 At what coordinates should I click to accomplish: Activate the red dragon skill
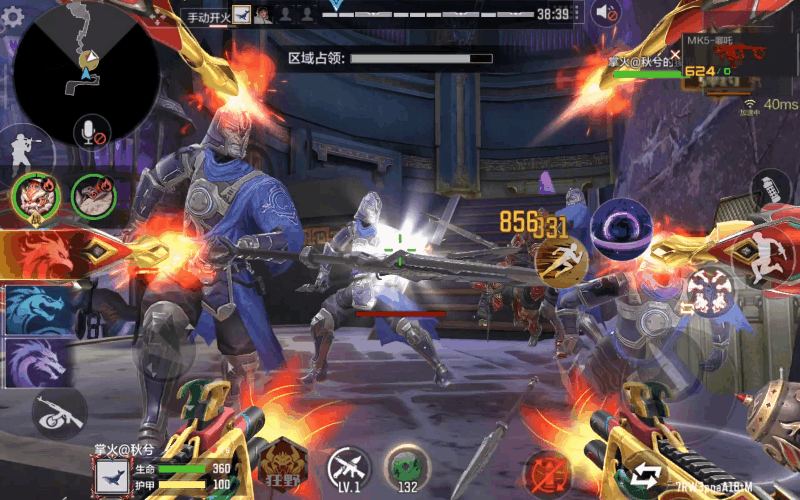pos(40,255)
